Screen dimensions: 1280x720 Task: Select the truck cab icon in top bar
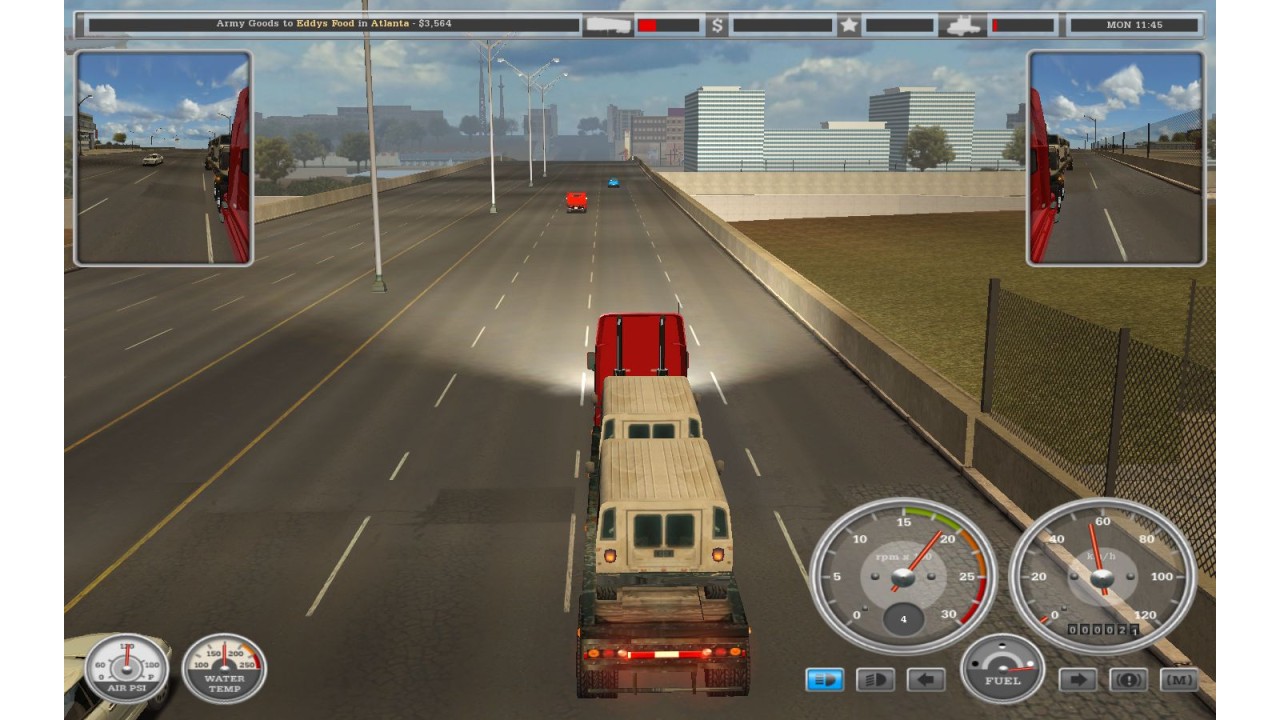962,25
